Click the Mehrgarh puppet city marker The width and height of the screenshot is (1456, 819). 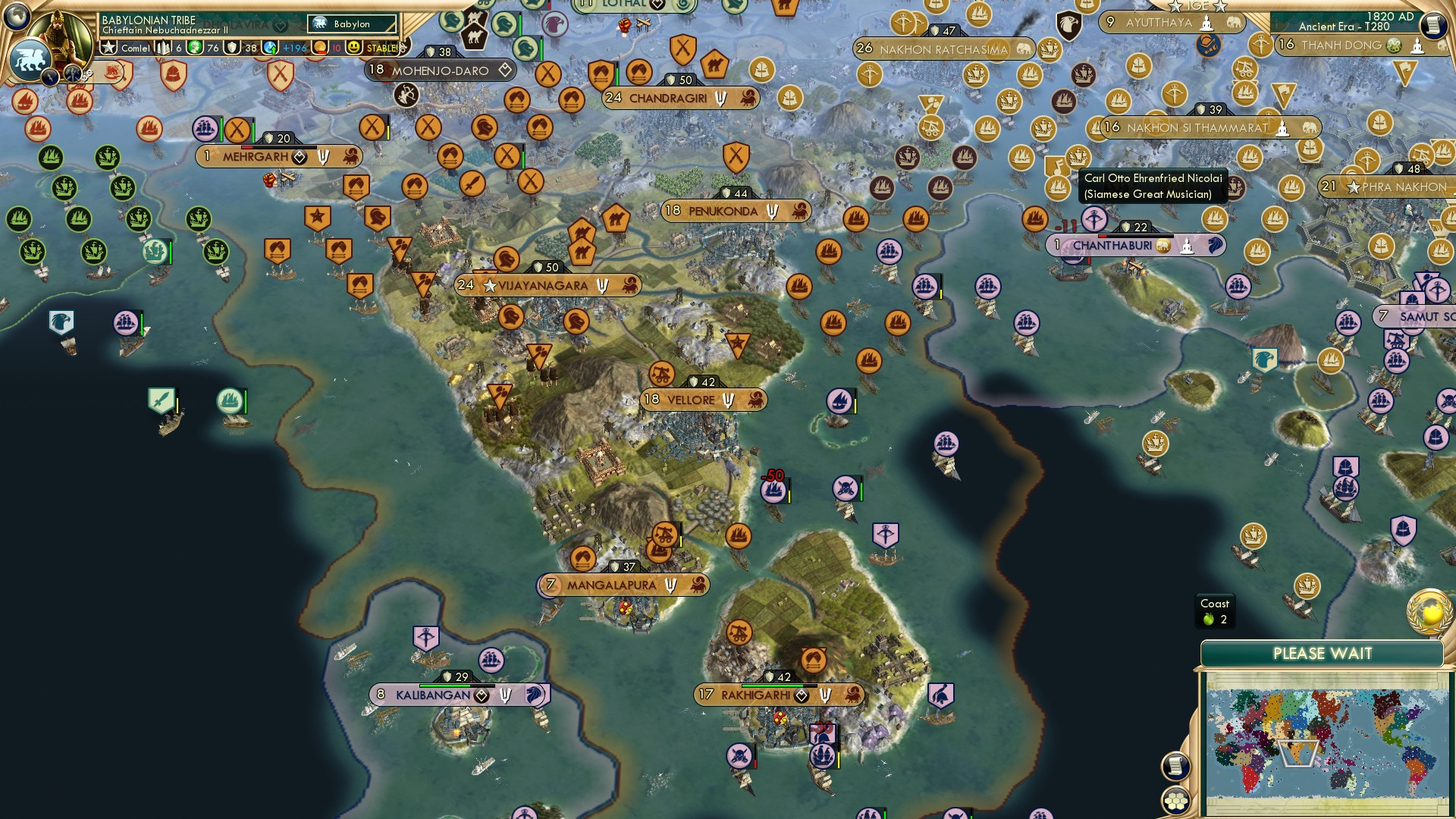300,156
